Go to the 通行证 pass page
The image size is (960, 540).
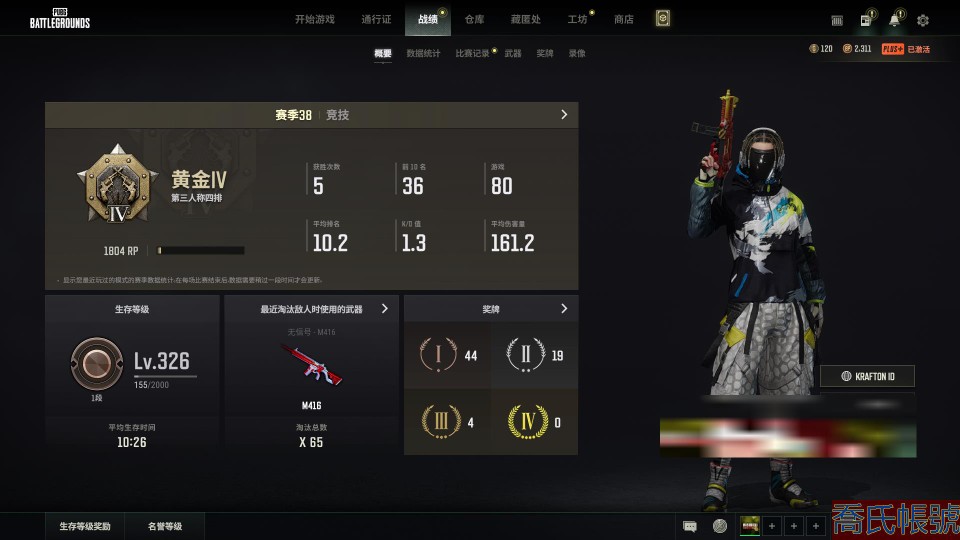pos(376,19)
